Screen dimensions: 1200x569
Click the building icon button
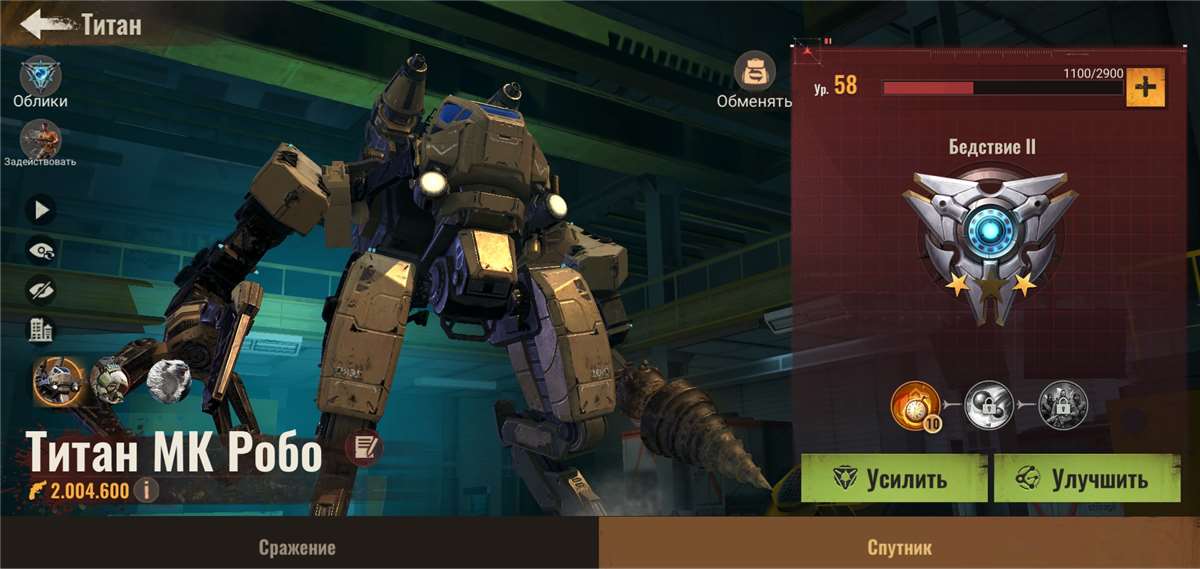(x=41, y=330)
